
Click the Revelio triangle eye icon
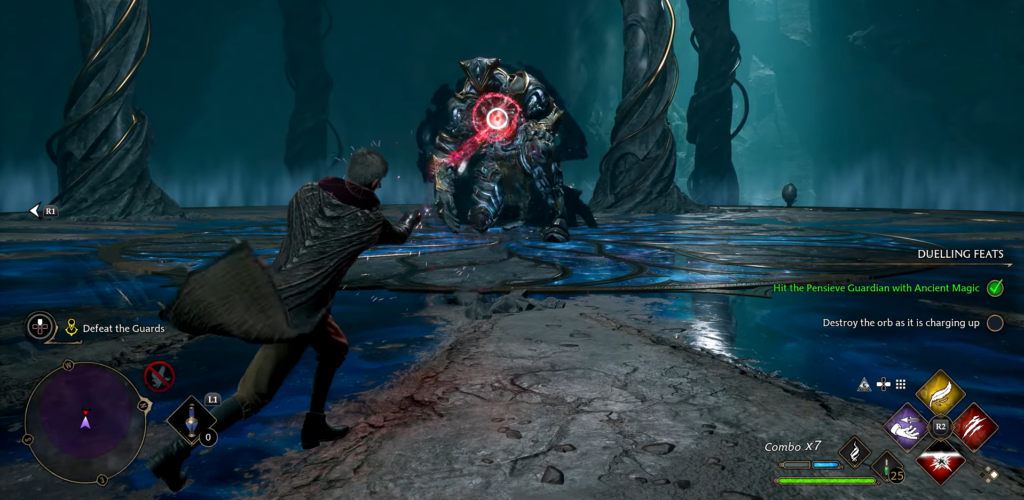[x=864, y=384]
